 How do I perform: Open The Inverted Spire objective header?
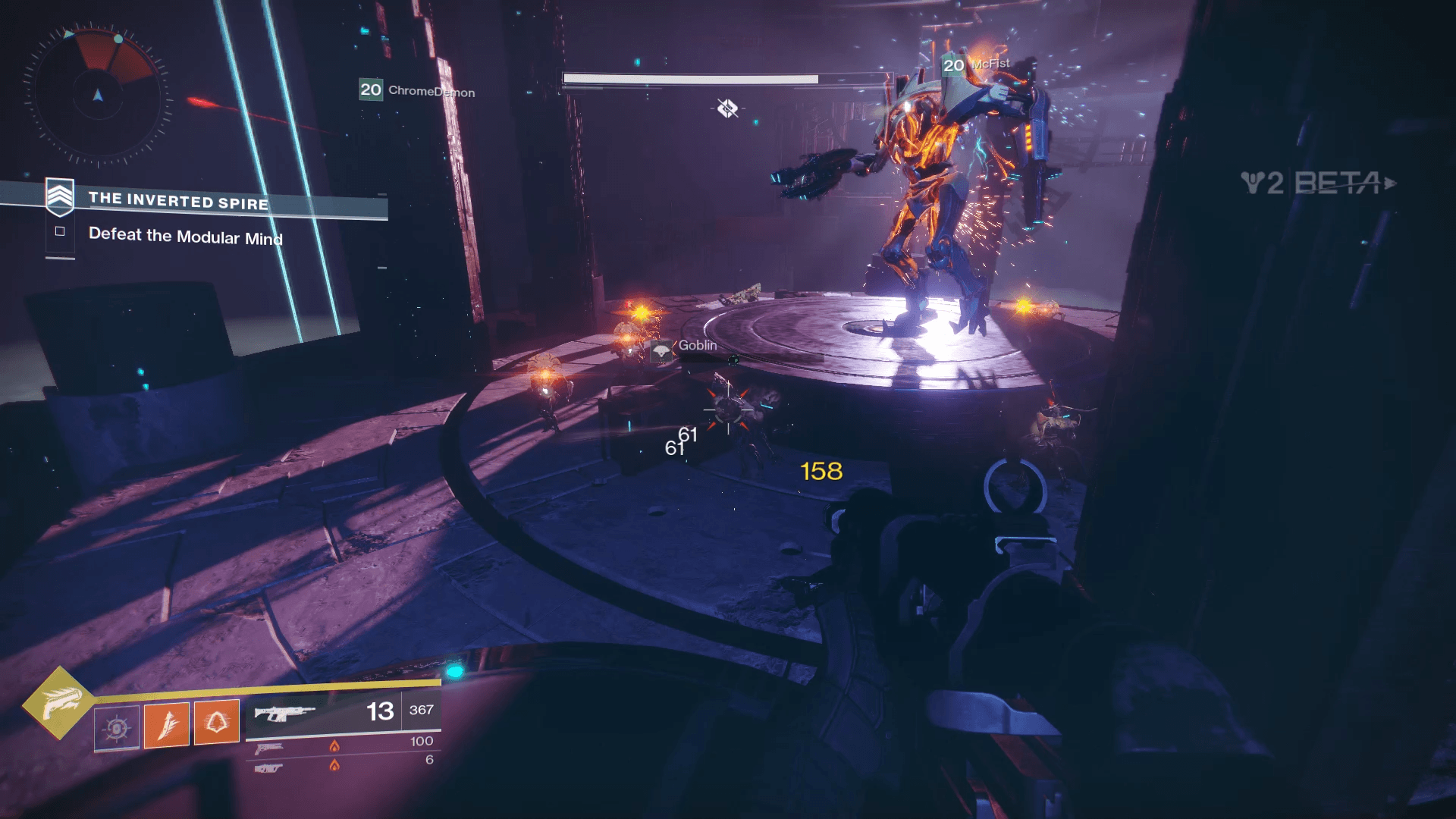177,201
